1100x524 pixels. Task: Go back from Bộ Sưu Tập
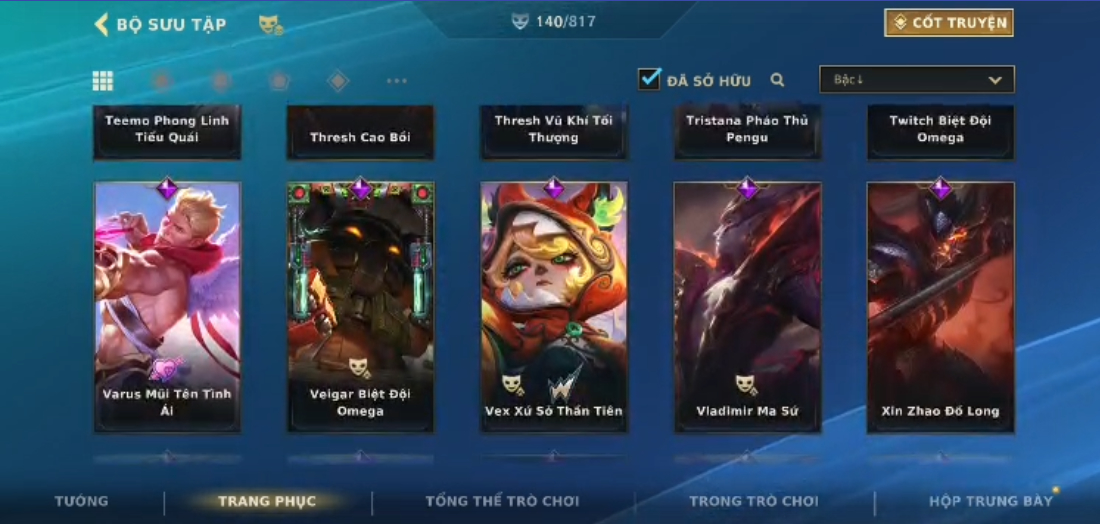102,24
